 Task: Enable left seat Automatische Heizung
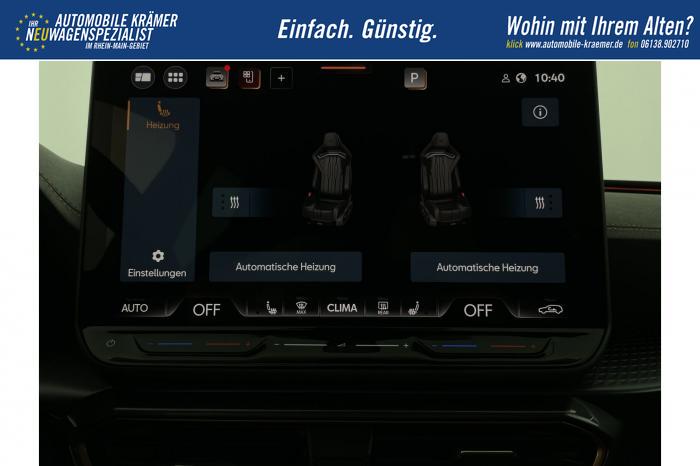(285, 267)
